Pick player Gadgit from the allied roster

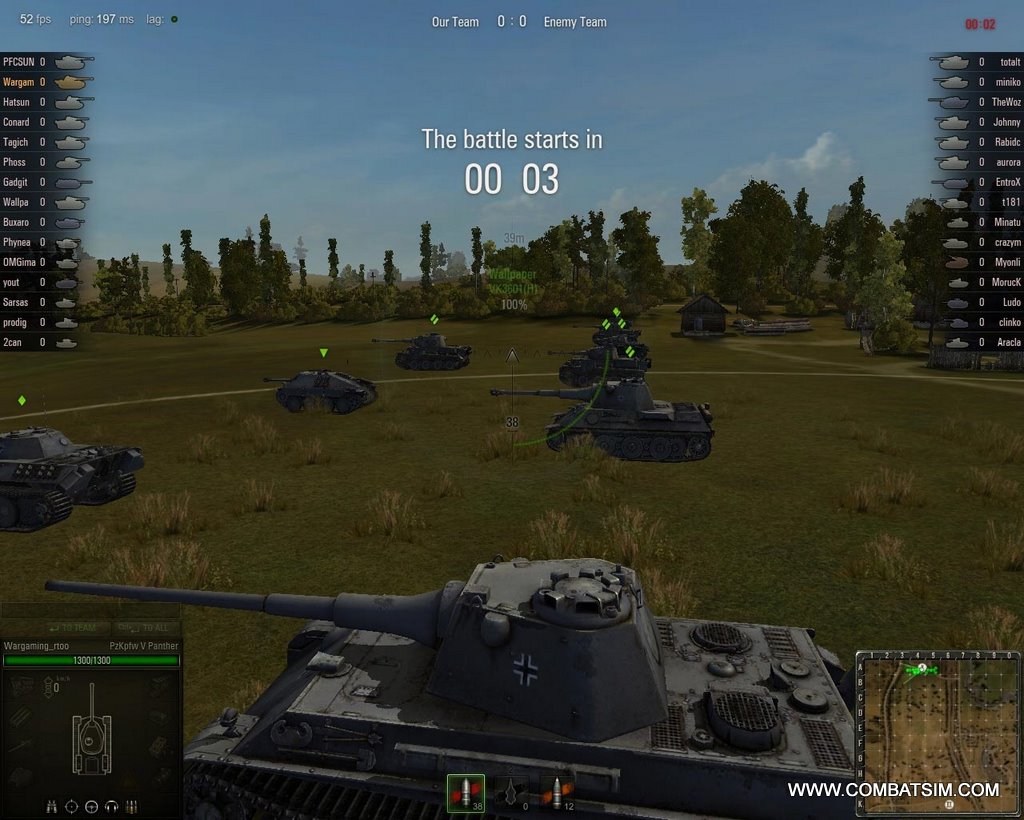[15, 182]
